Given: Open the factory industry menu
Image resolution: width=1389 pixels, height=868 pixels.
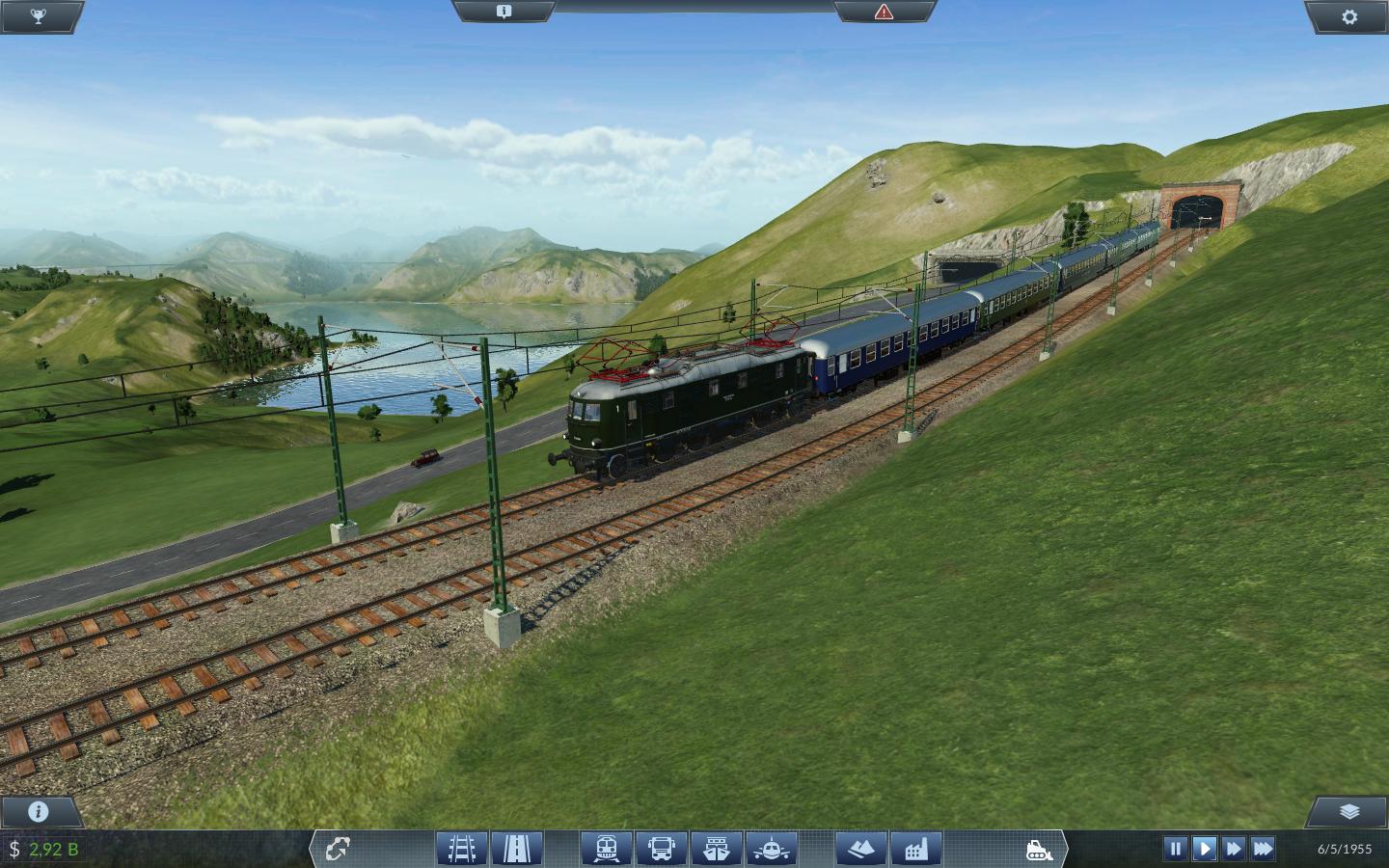Looking at the screenshot, I should coord(915,849).
